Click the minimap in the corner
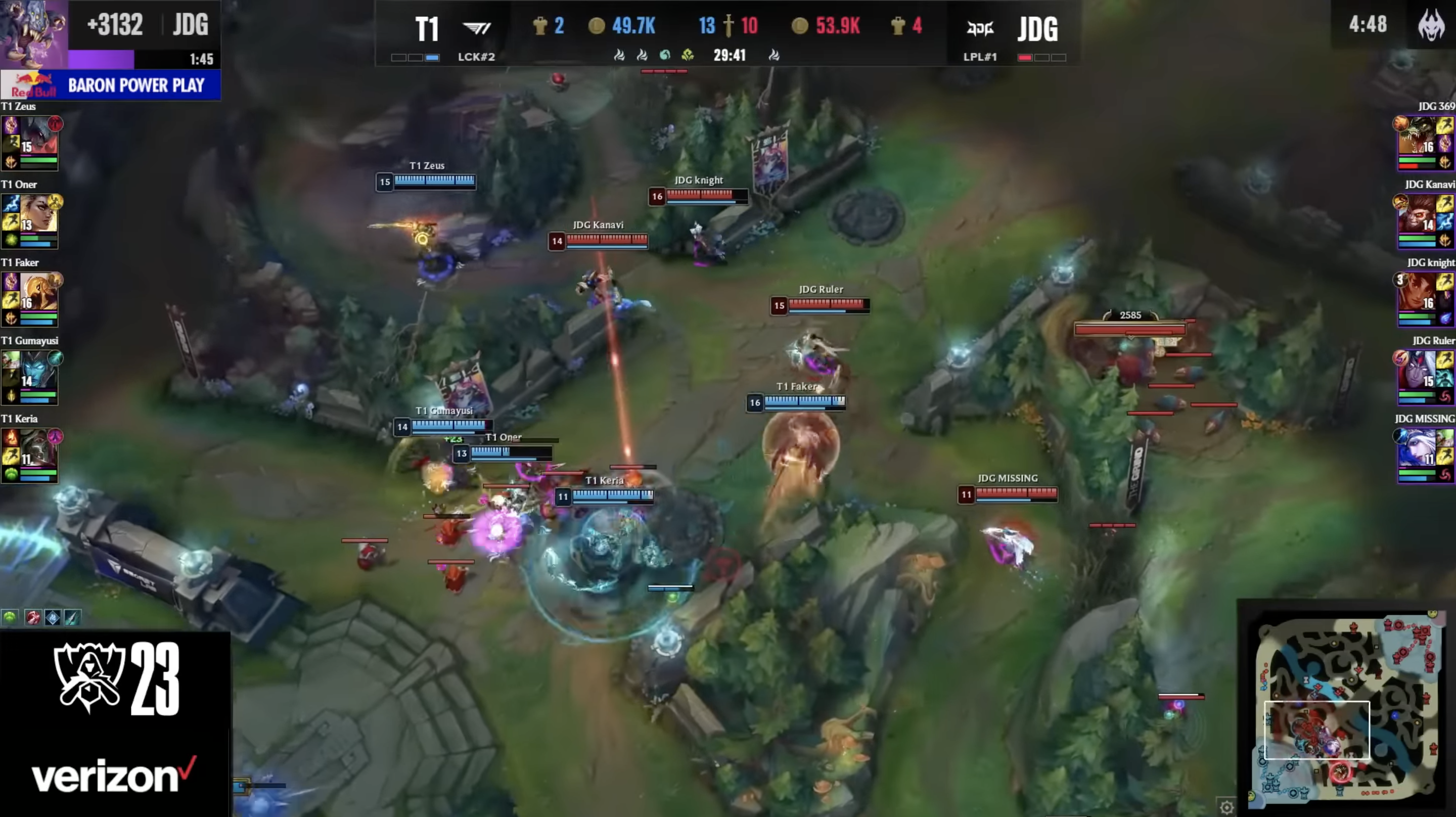The height and width of the screenshot is (817, 1456). click(x=1345, y=707)
